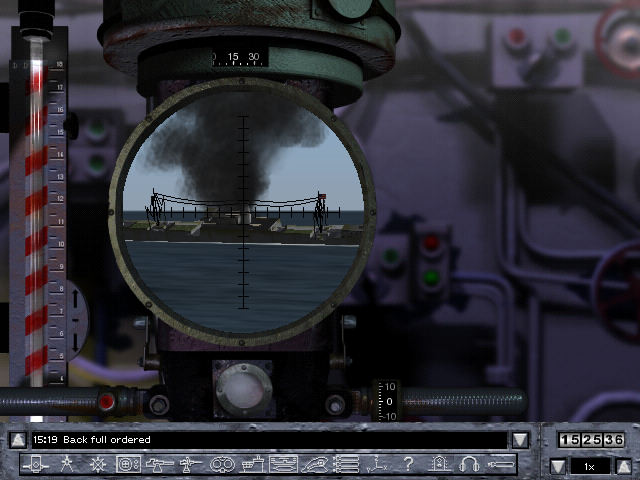This screenshot has height=480, width=640.
Task: Open the gear-shaped icon in toolbar
Action: point(97,464)
